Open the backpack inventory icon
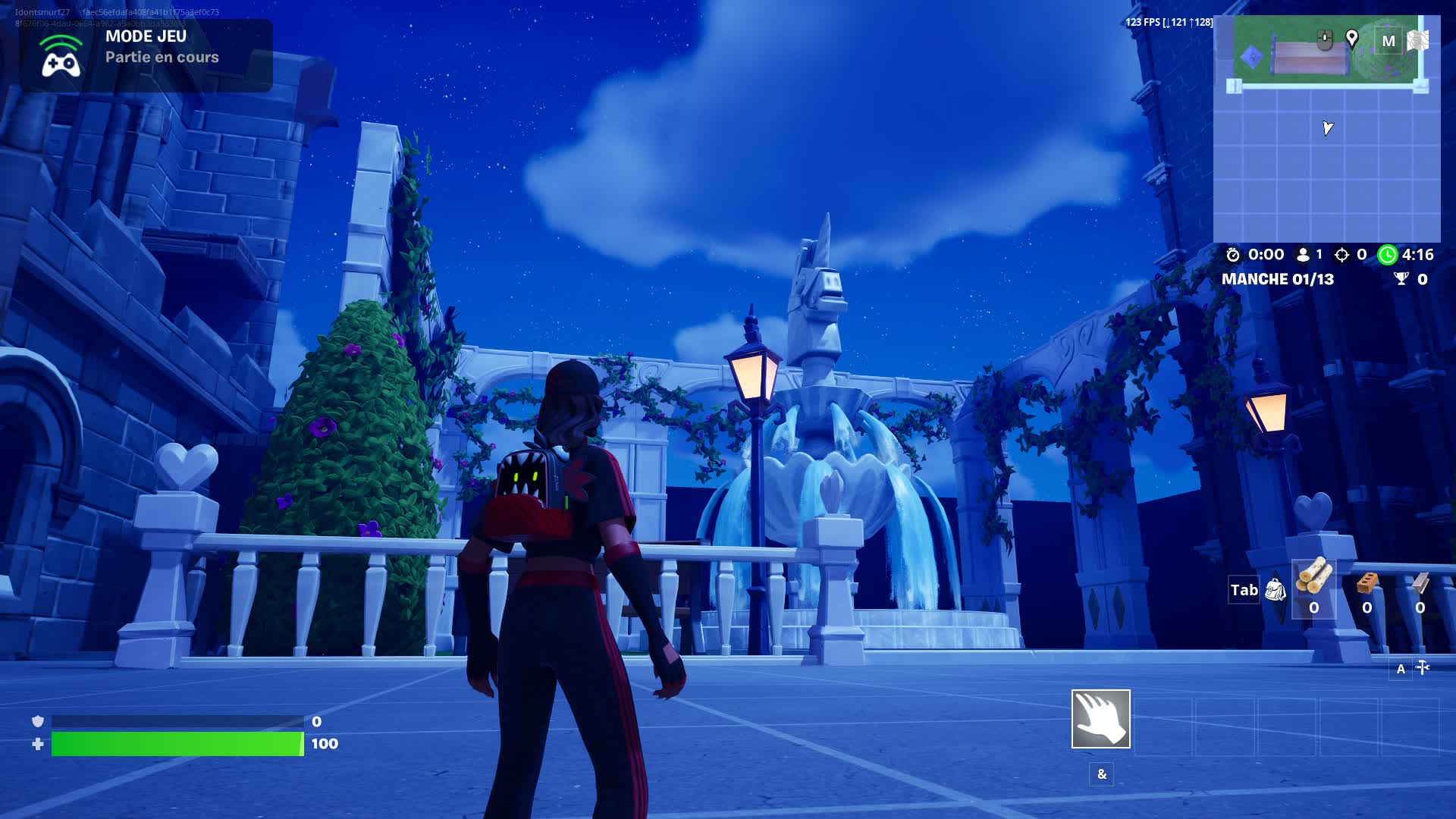The width and height of the screenshot is (1456, 819). (1276, 589)
